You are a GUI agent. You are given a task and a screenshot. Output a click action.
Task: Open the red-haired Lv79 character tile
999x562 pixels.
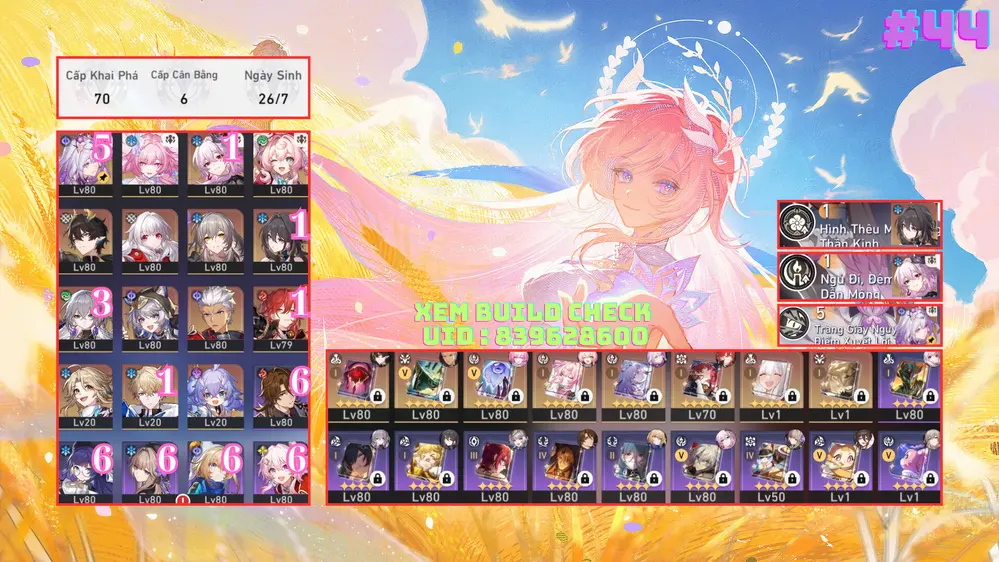click(281, 316)
